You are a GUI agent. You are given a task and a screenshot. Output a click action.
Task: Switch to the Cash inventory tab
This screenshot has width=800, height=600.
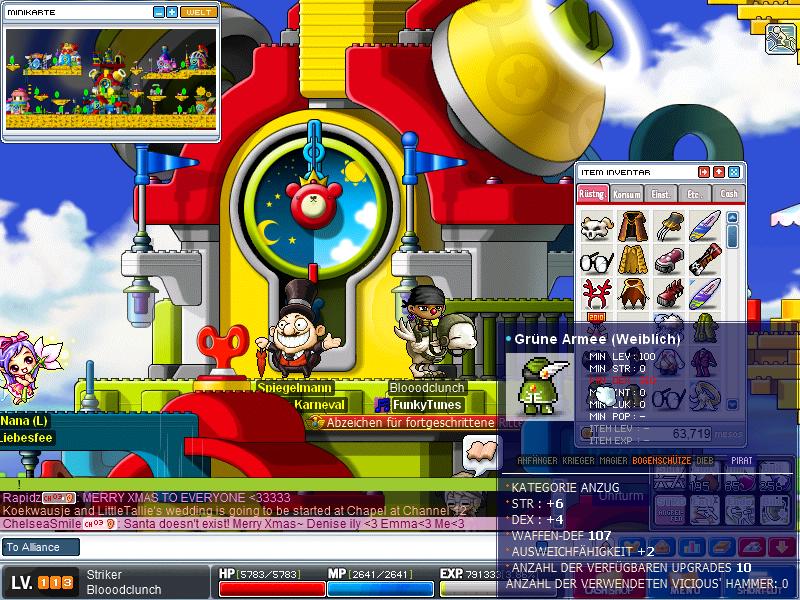point(729,193)
